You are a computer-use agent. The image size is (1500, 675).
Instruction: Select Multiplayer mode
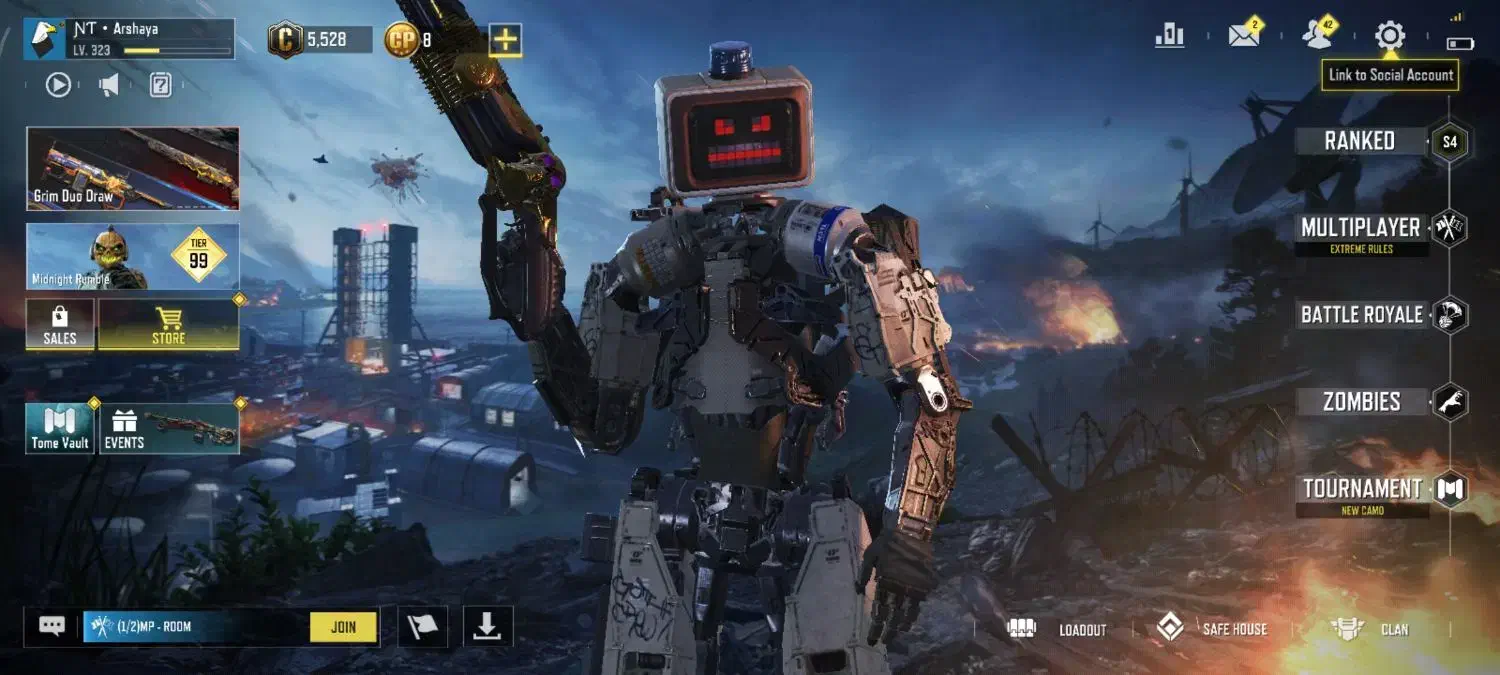[x=1361, y=229]
